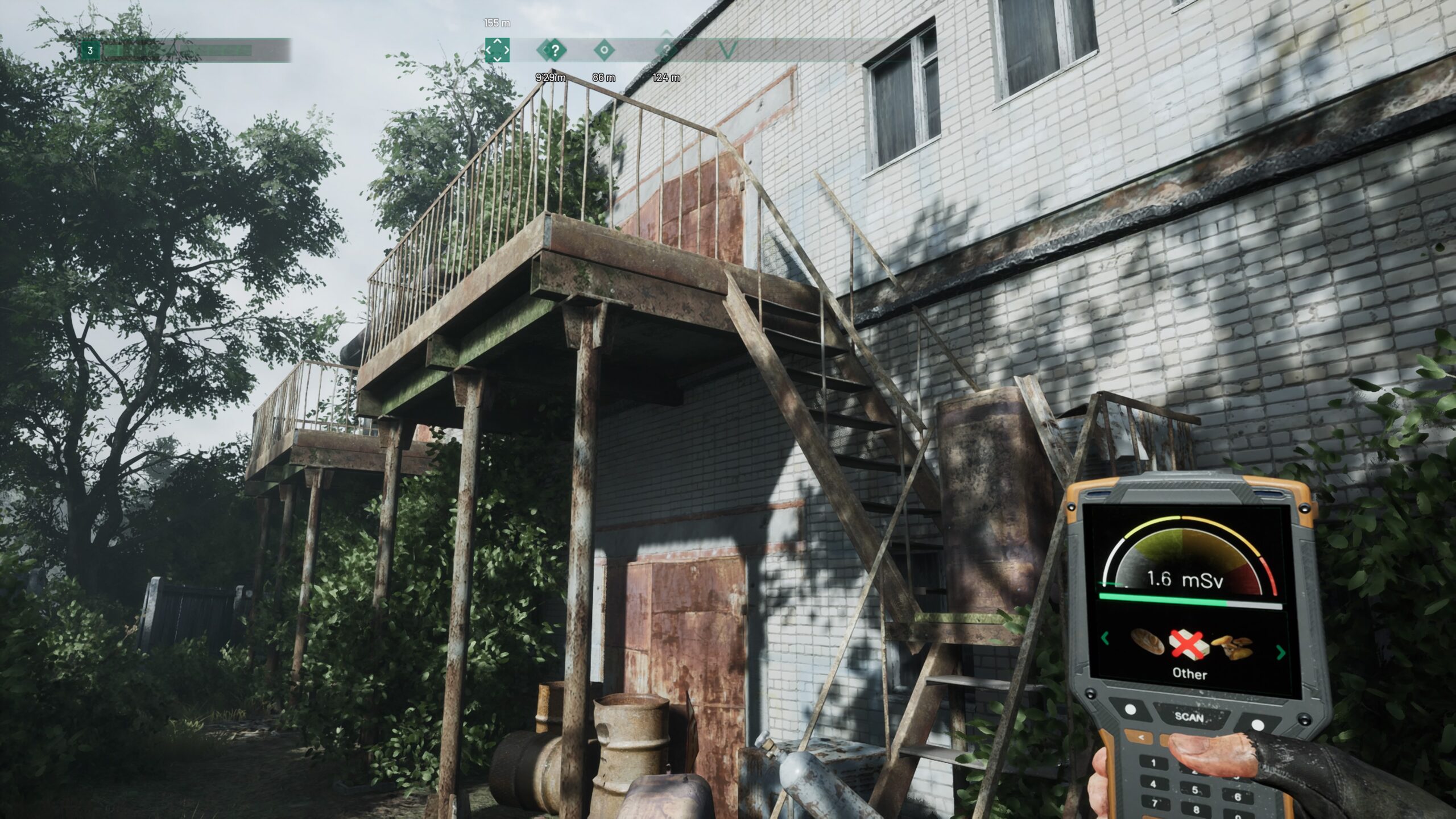Choose the bread loaf scan target

1148,641
